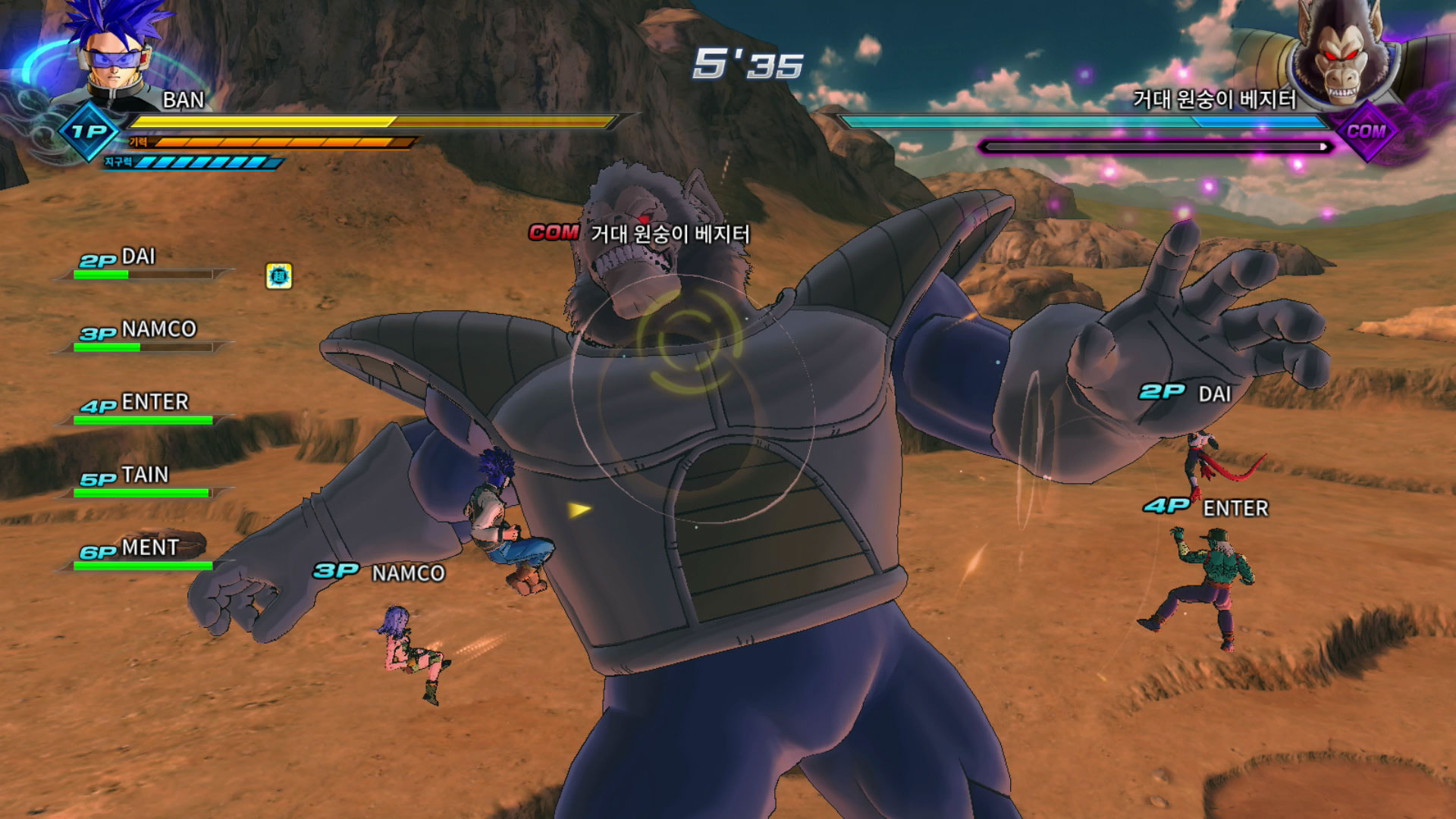
Task: Click the purple COM diamond badge
Action: pyautogui.click(x=1366, y=131)
